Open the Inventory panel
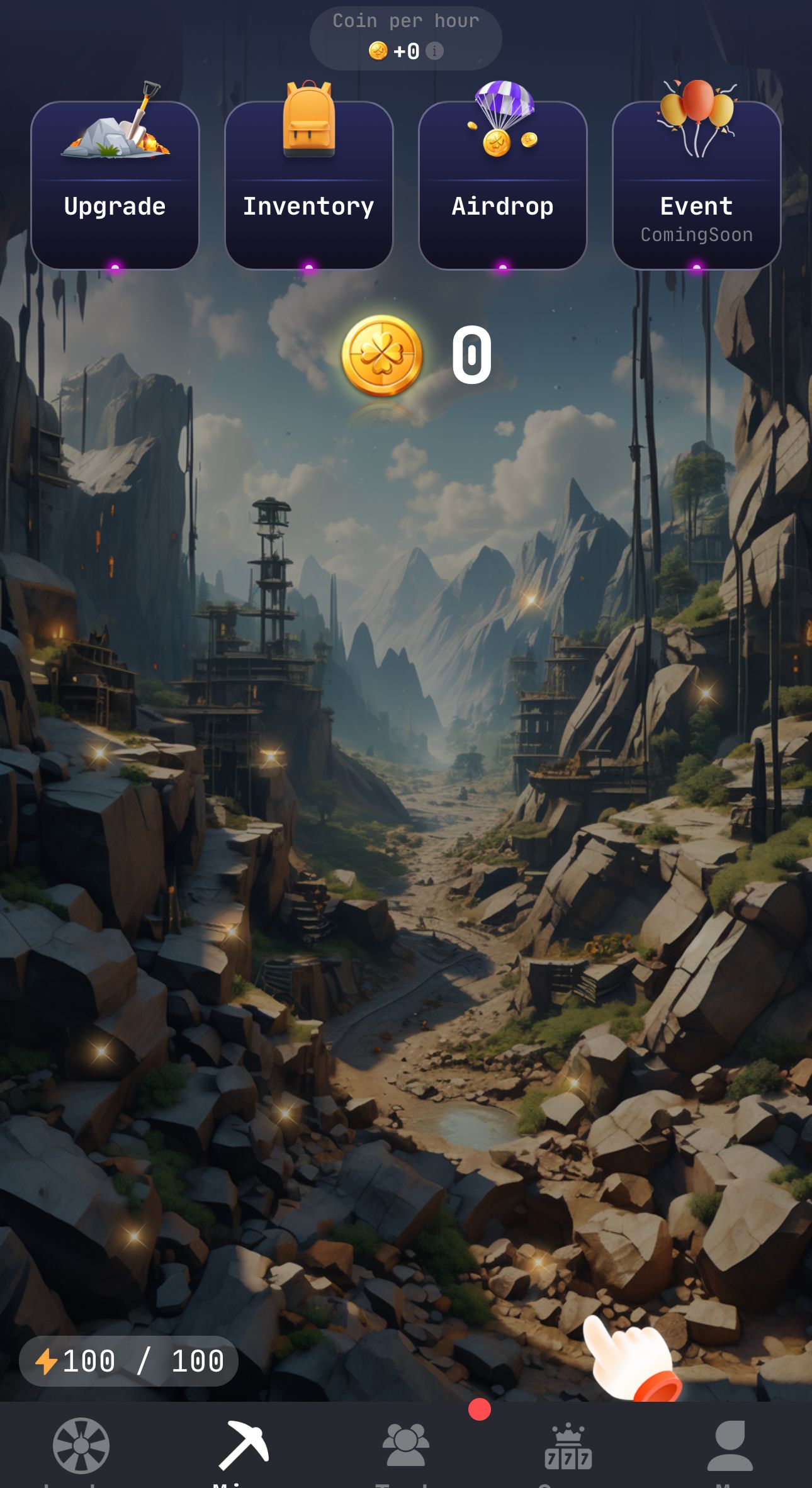This screenshot has height=1488, width=812. [308, 183]
